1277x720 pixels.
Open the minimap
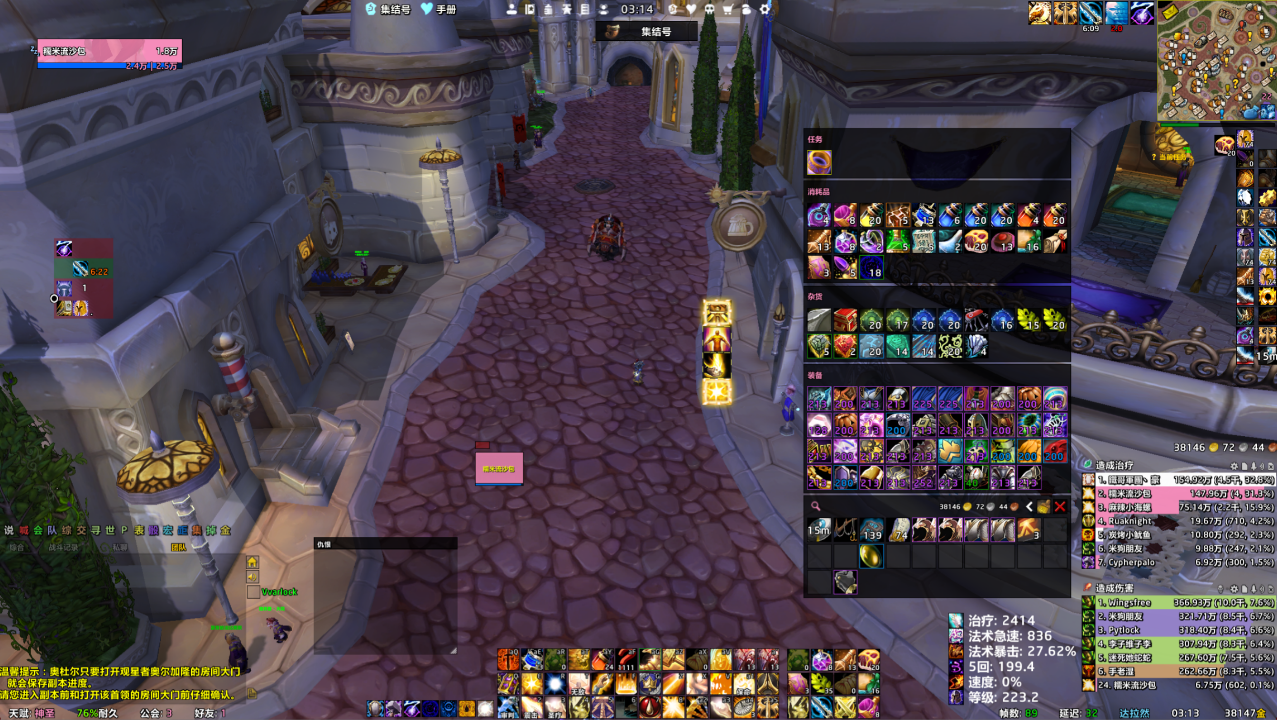pos(1215,62)
